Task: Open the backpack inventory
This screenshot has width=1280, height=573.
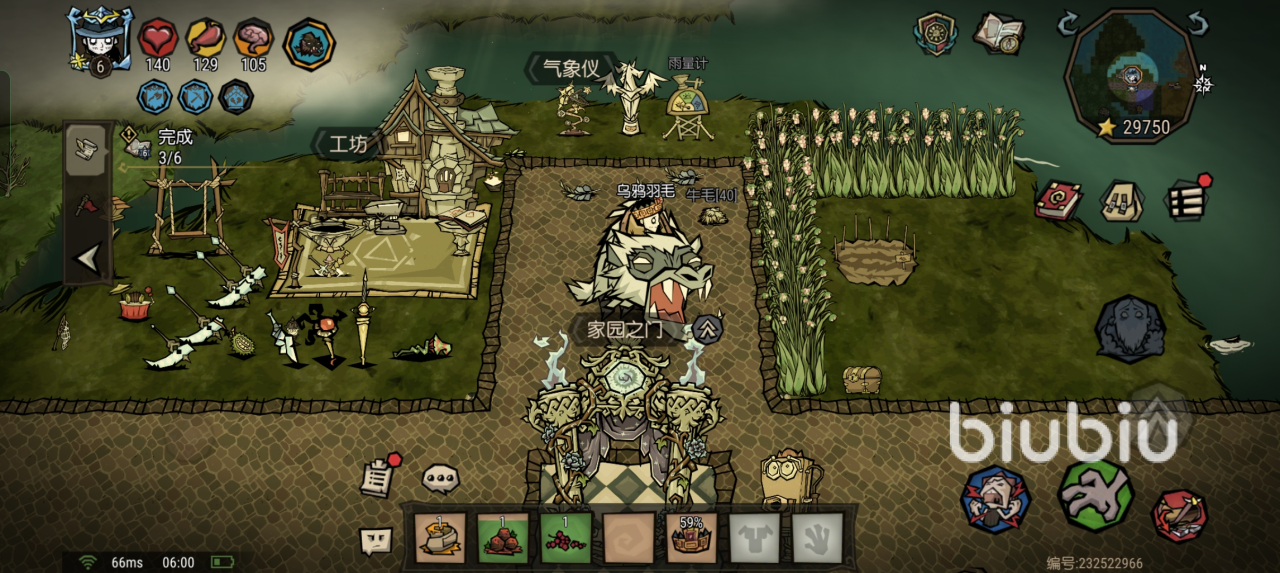Action: pyautogui.click(x=1122, y=200)
